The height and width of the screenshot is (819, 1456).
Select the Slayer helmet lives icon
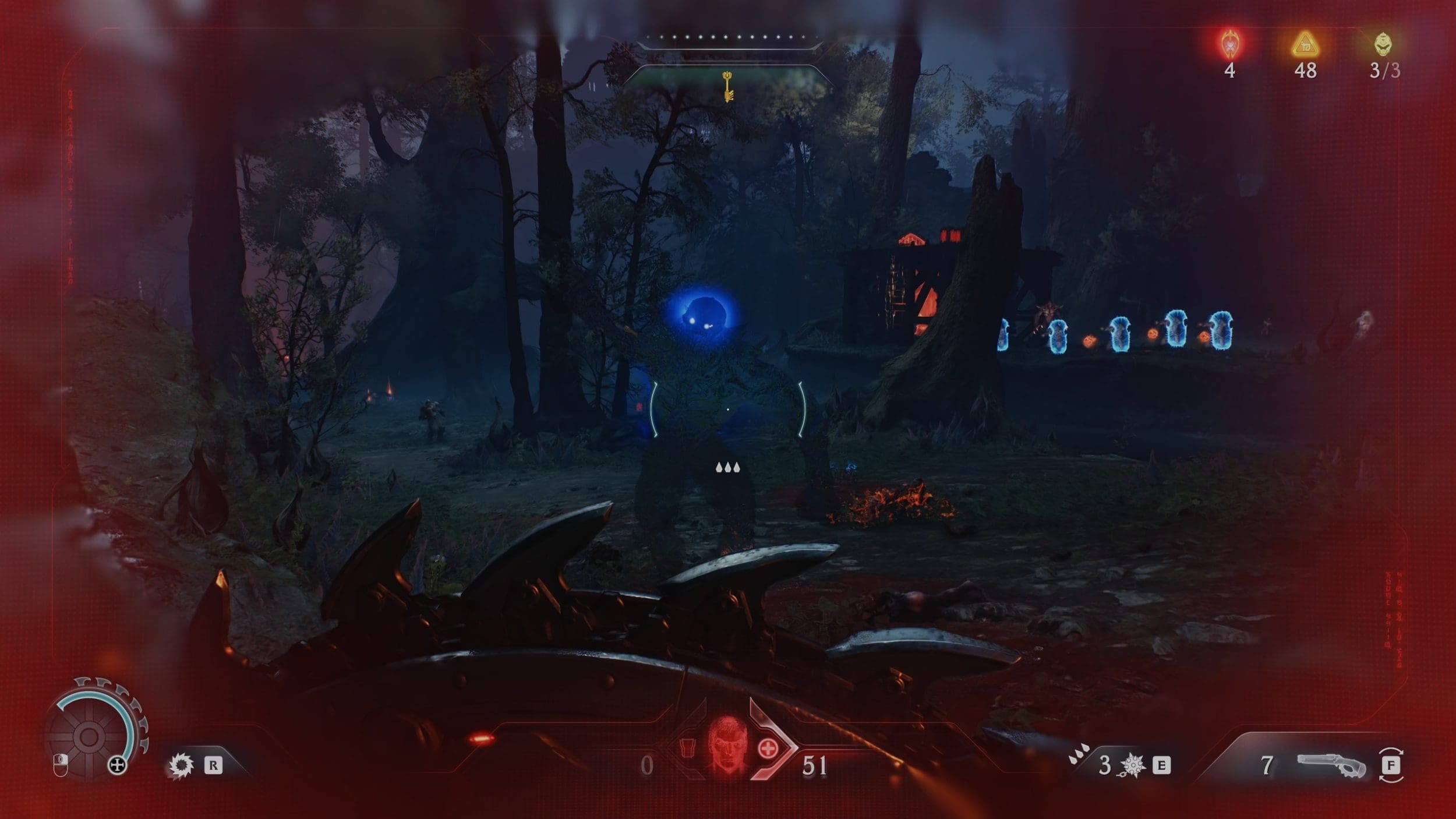[x=1383, y=44]
